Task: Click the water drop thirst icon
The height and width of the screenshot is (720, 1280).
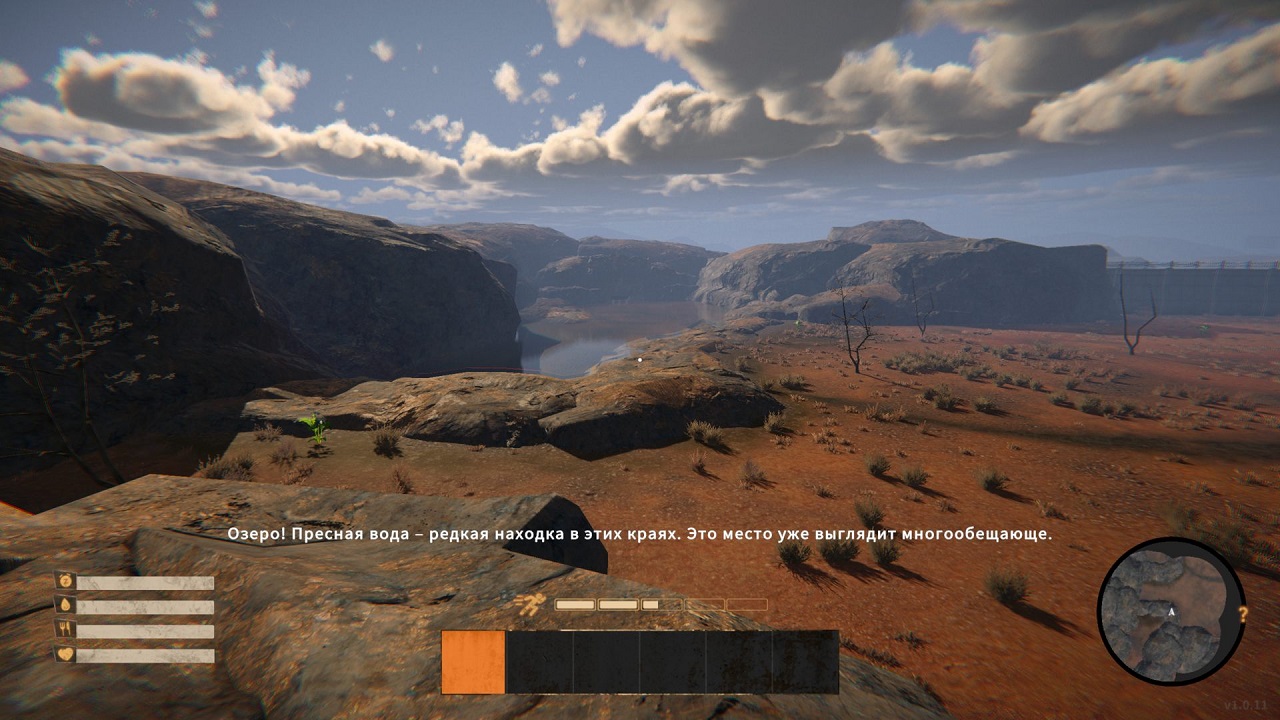Action: point(64,606)
